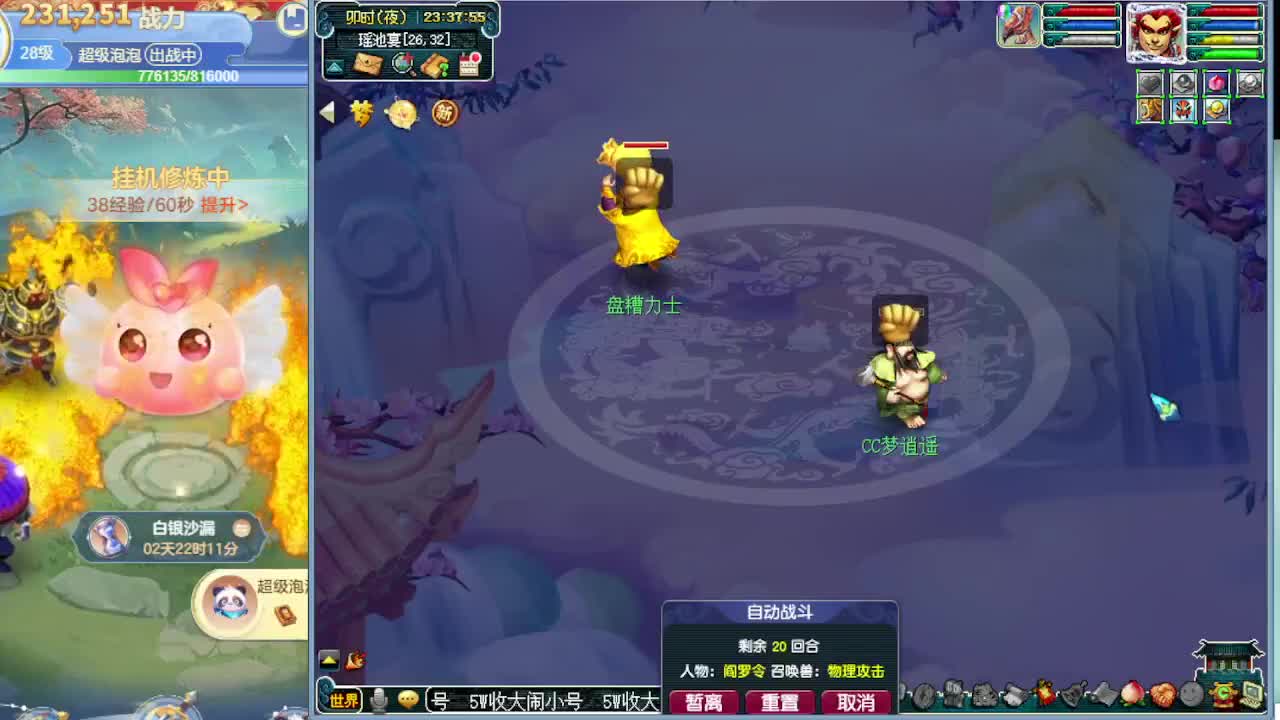Screen dimensions: 1280x720
Task: Open the world-search magnifier icon
Action: (x=404, y=64)
